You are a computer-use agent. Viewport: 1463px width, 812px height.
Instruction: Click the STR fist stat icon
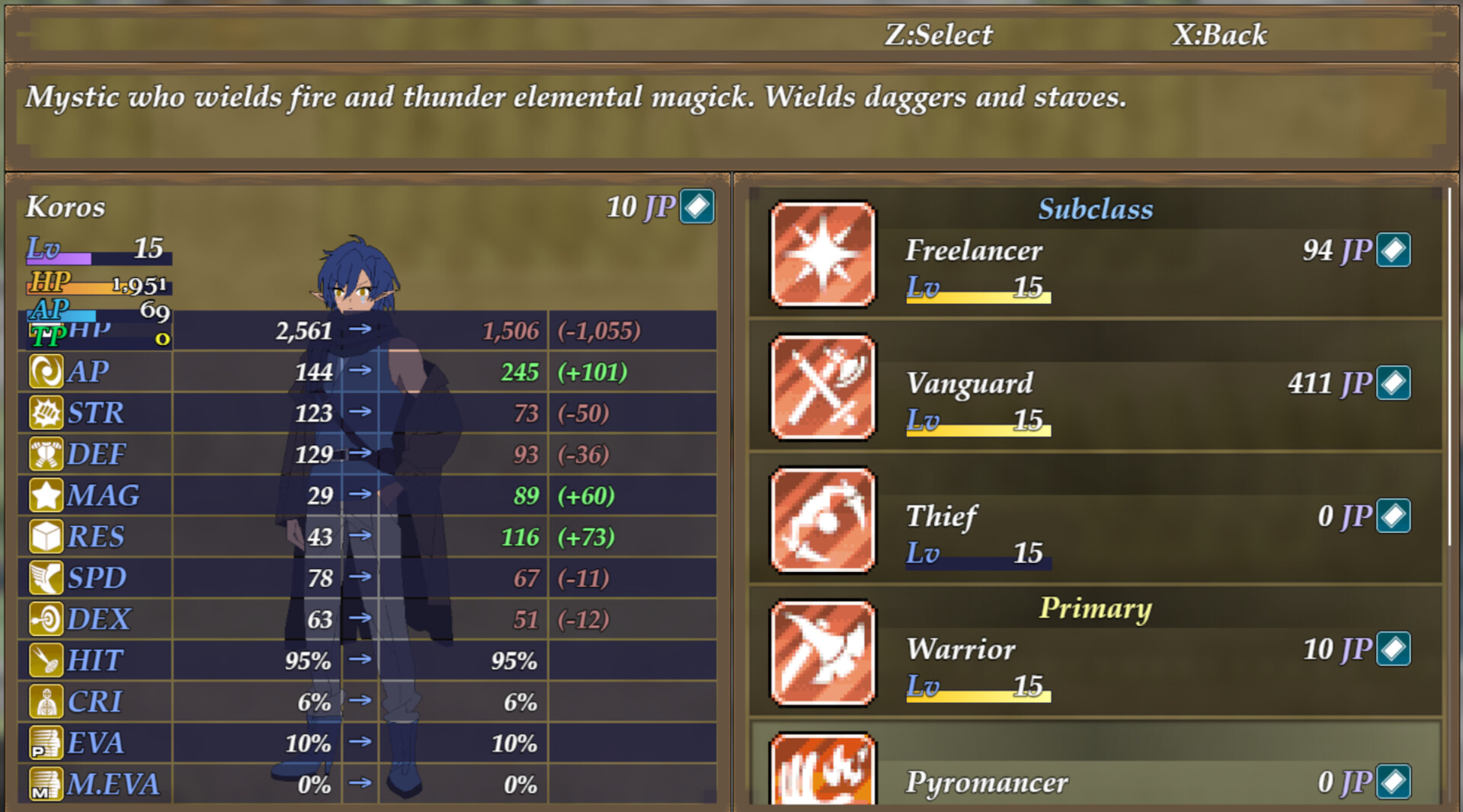[48, 413]
